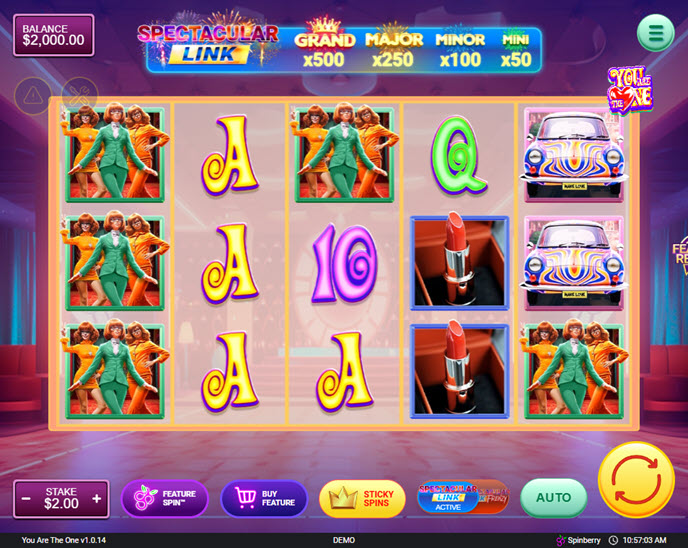The width and height of the screenshot is (688, 548).
Task: Open the green hamburger menu
Action: (x=655, y=33)
